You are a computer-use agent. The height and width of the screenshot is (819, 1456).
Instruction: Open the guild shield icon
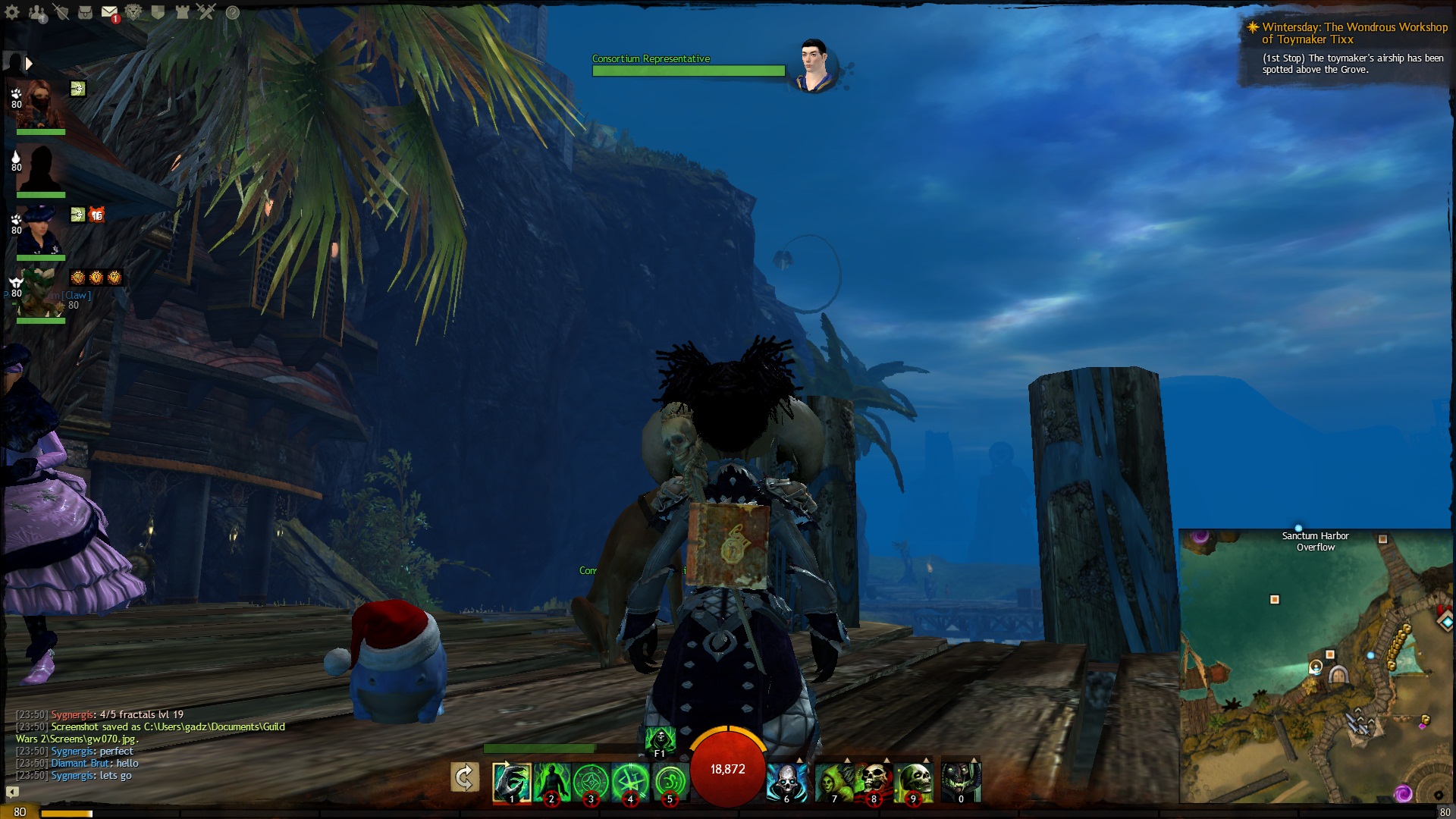[158, 12]
